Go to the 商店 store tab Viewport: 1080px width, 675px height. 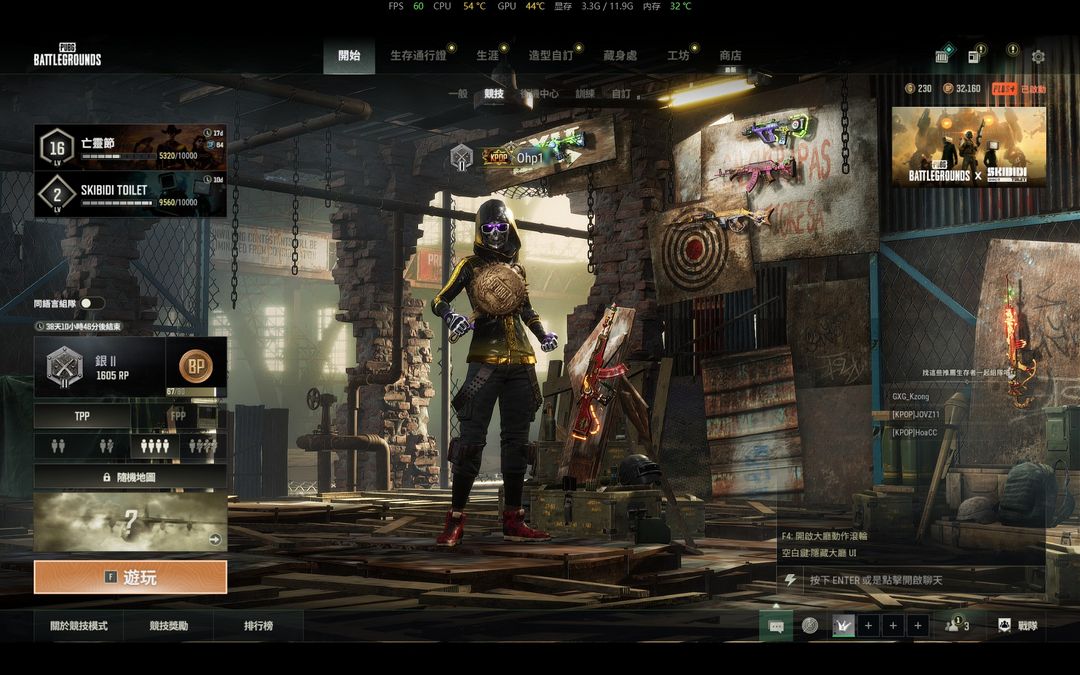click(730, 56)
